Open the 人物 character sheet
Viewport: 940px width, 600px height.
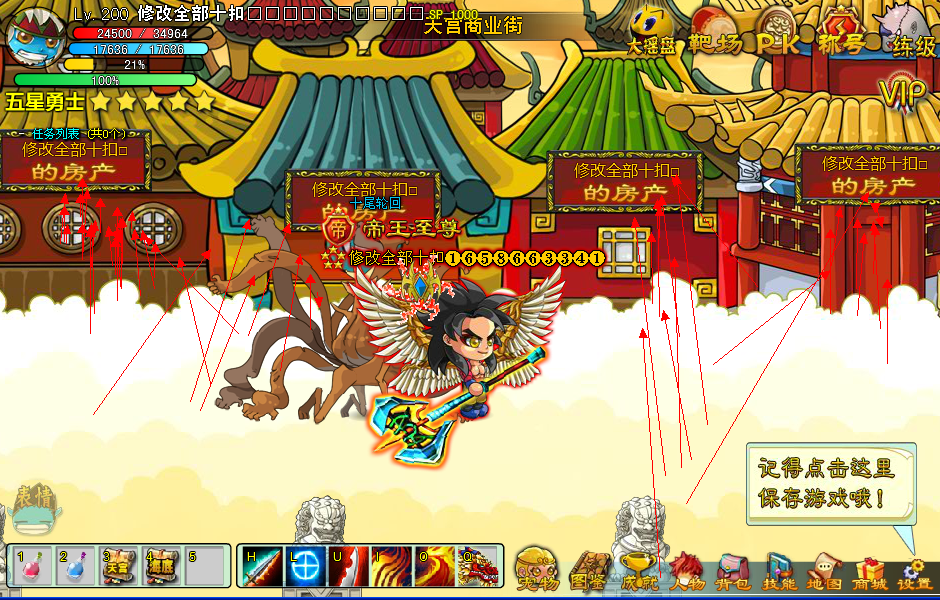click(x=688, y=569)
